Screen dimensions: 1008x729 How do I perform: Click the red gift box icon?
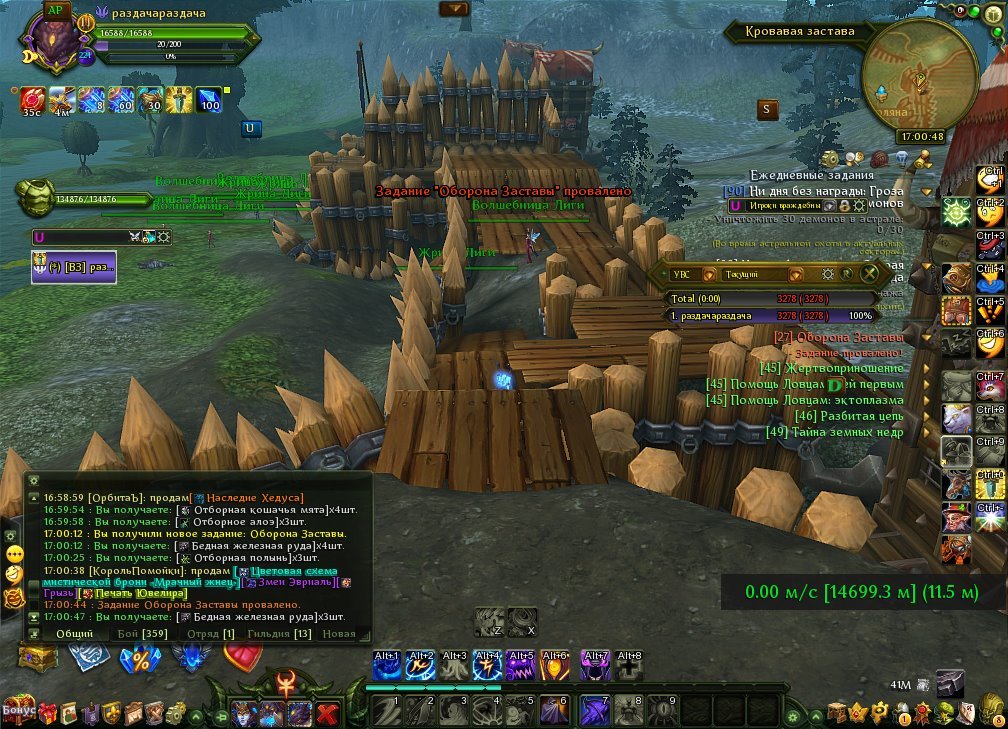point(46,713)
